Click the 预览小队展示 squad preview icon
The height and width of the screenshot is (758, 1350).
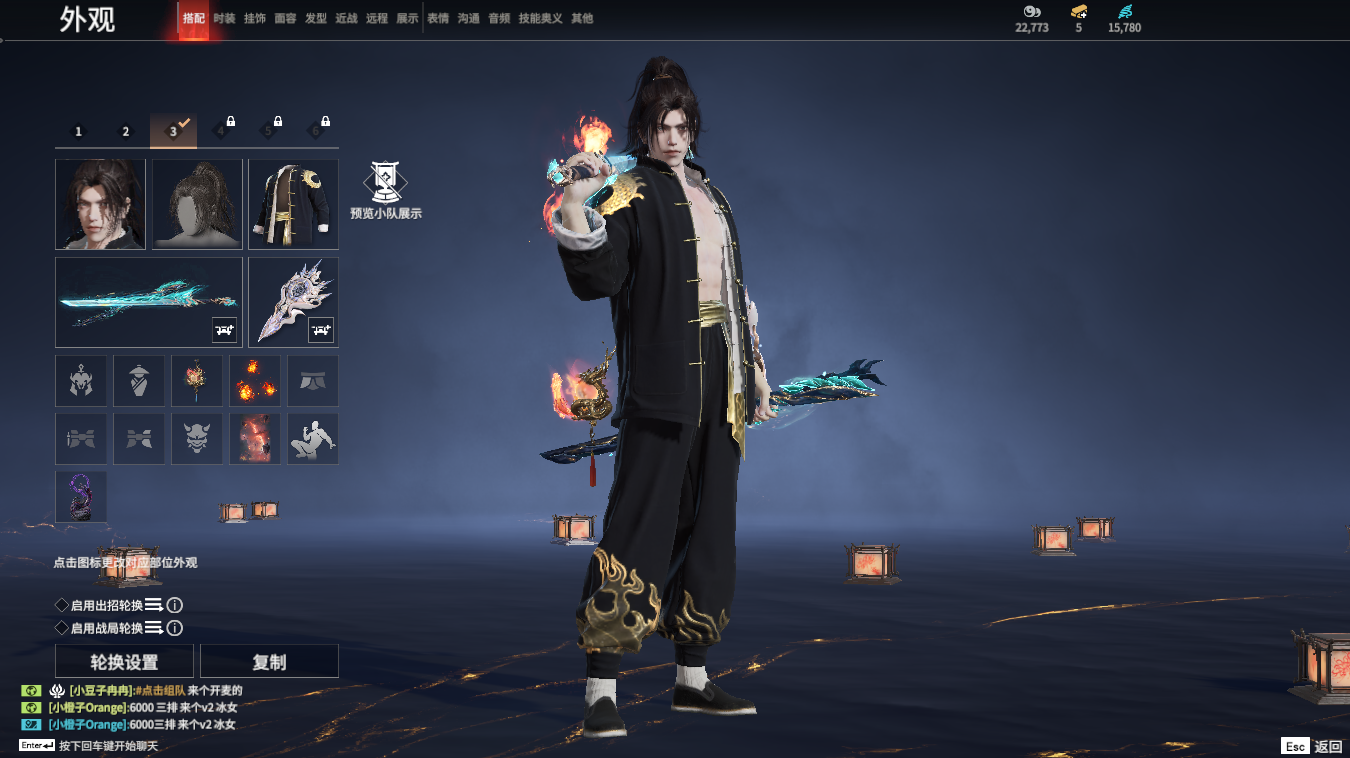[x=385, y=187]
